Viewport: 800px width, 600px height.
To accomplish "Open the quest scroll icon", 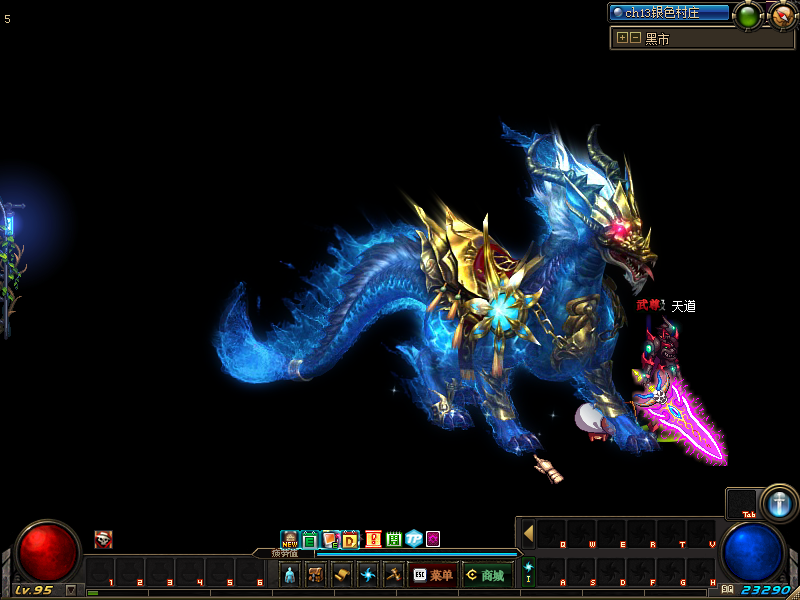I will (x=342, y=575).
